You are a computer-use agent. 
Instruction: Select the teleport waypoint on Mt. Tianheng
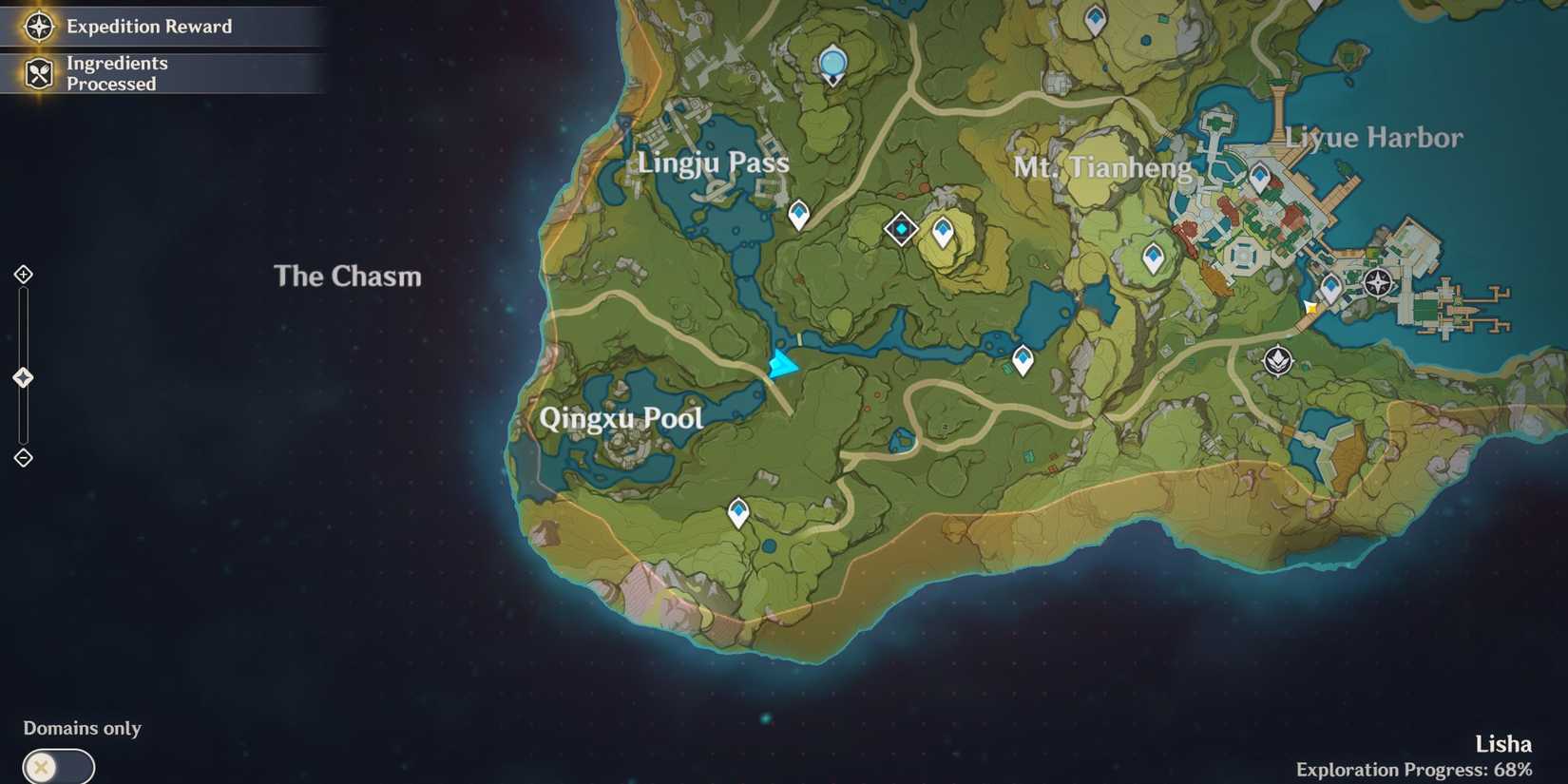1152,257
